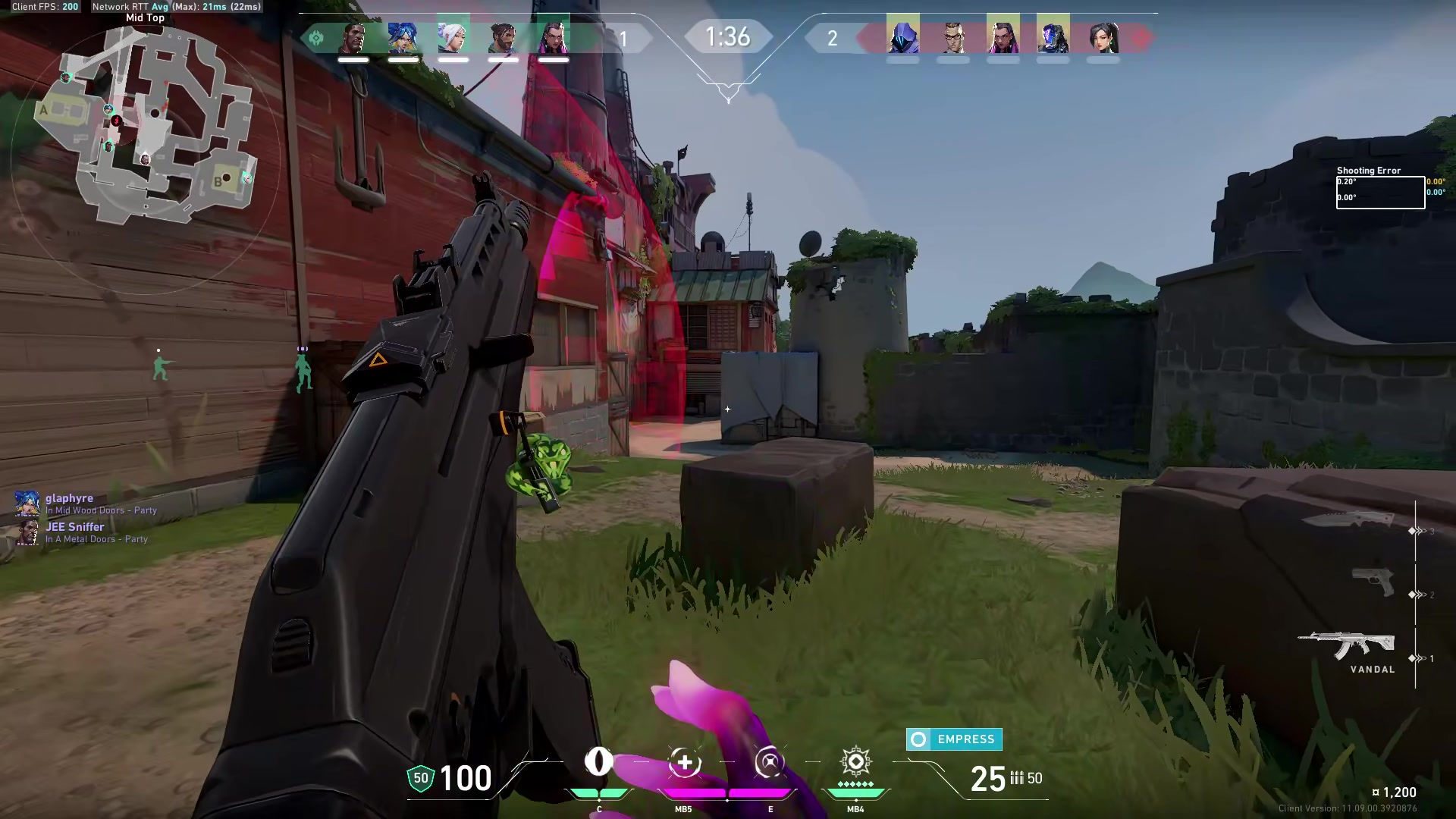The image size is (1456, 819).
Task: Click the shield icon showing 50 armor
Action: pos(419,777)
